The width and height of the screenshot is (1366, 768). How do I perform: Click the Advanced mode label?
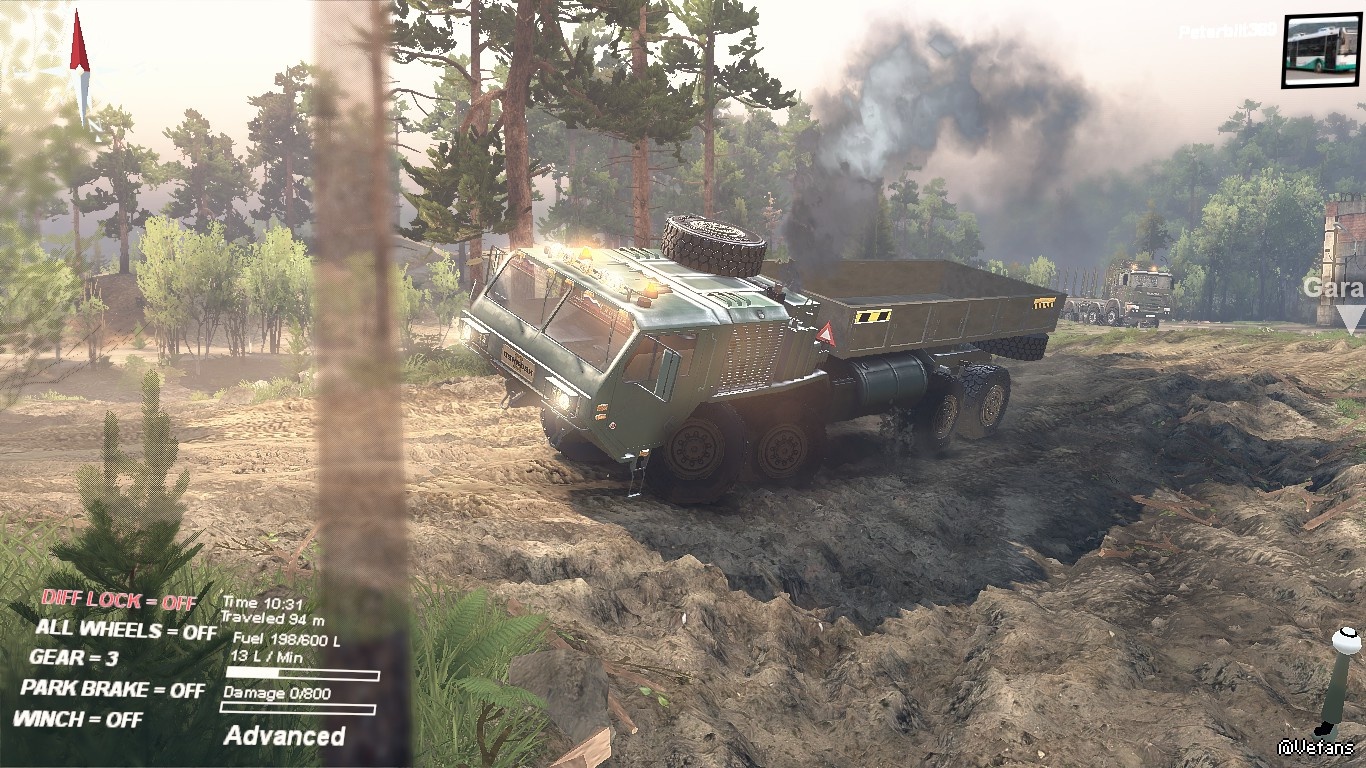pyautogui.click(x=285, y=736)
